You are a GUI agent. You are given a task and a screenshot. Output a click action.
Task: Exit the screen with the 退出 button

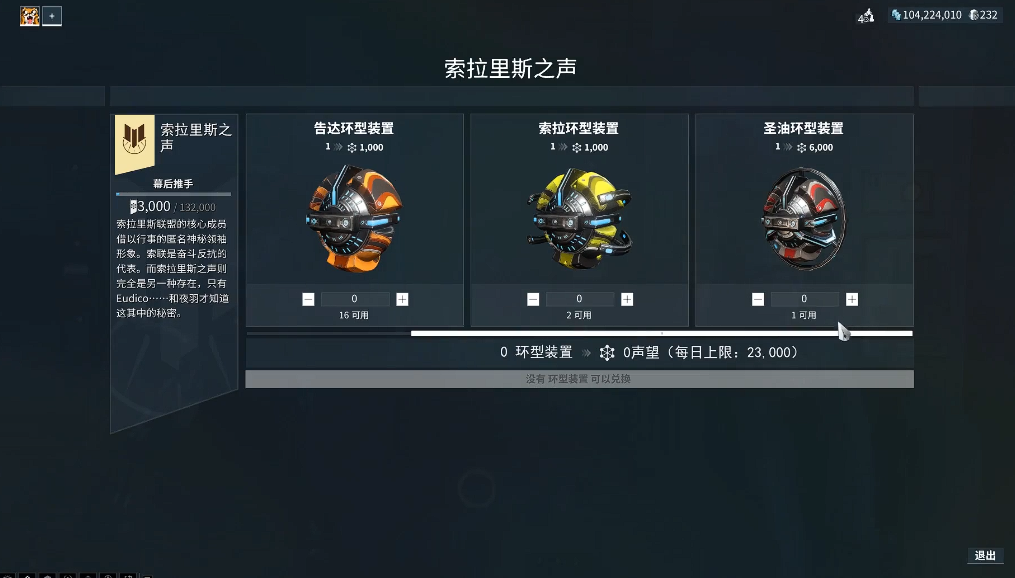click(x=985, y=556)
